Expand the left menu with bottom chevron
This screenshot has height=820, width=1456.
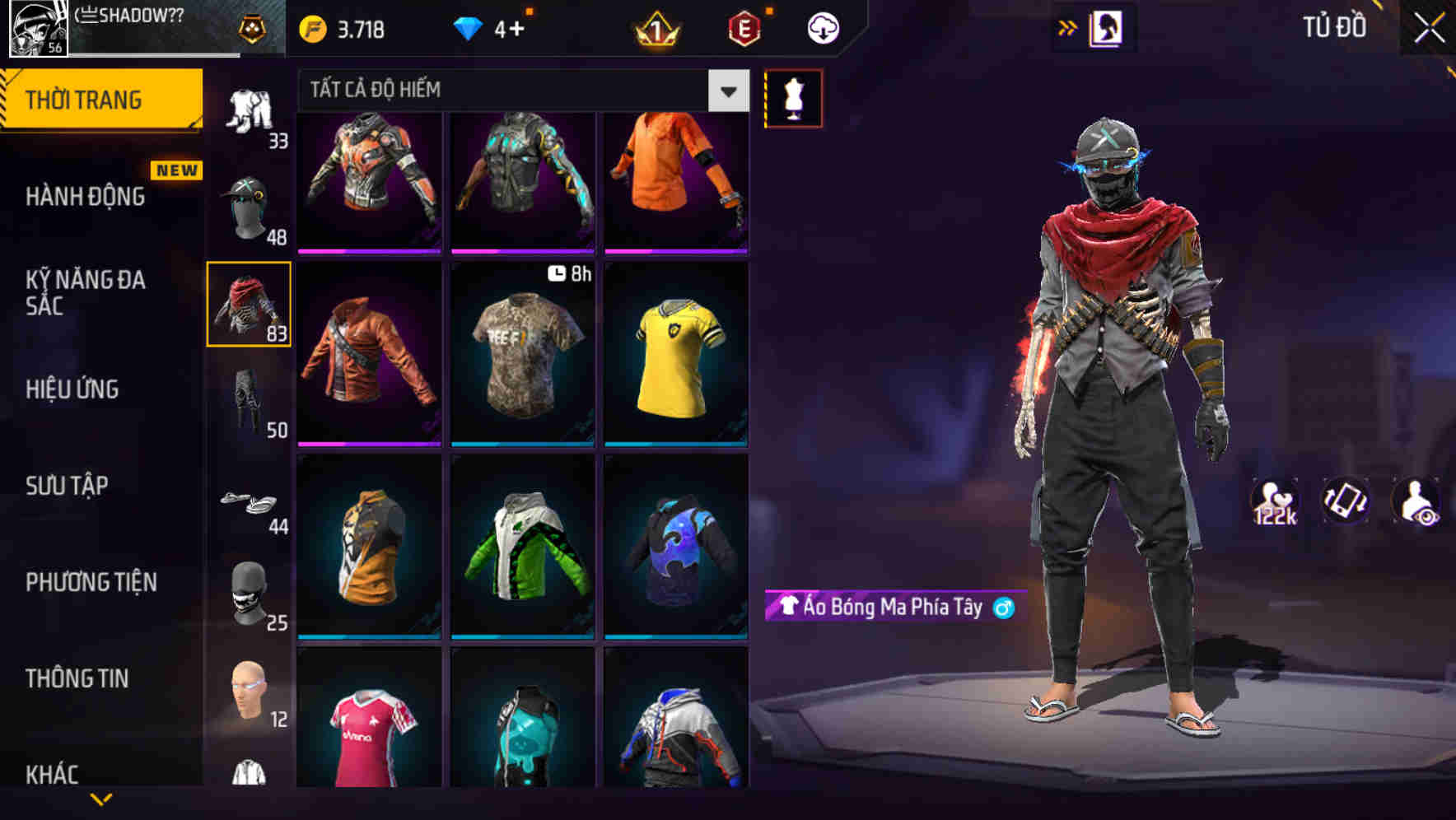(x=101, y=798)
